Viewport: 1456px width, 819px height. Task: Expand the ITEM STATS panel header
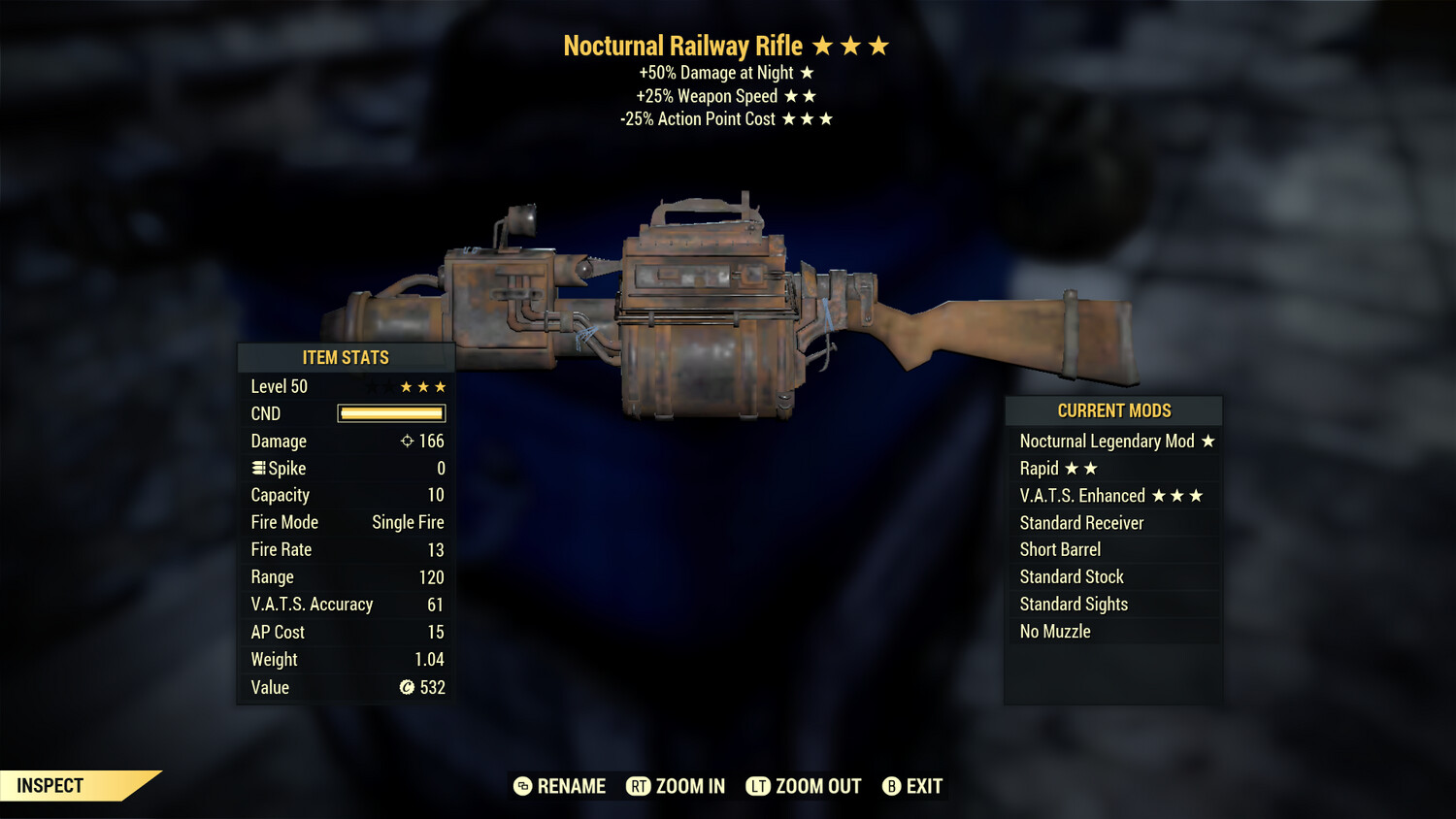click(x=346, y=357)
